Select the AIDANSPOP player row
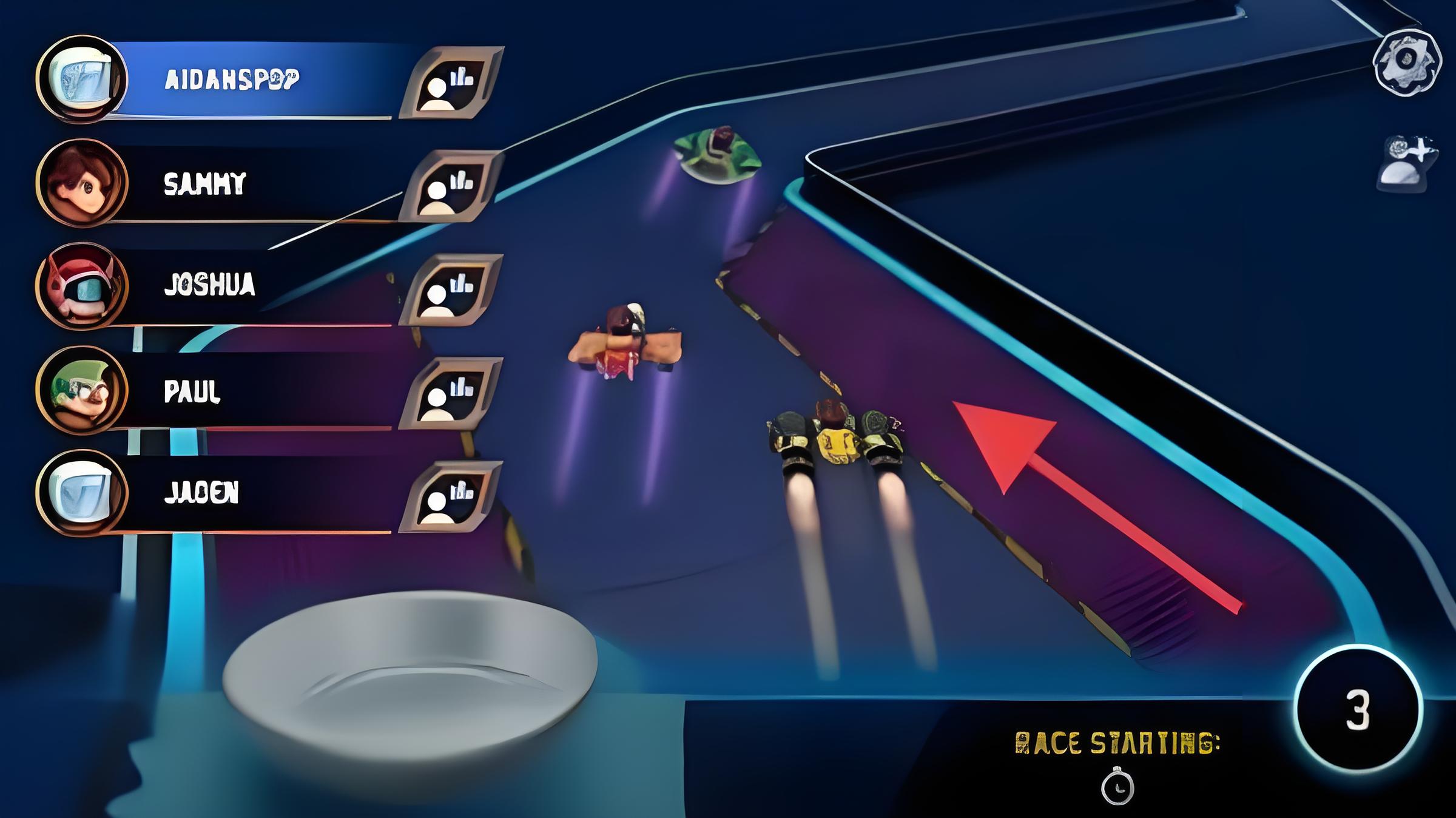 coord(255,79)
